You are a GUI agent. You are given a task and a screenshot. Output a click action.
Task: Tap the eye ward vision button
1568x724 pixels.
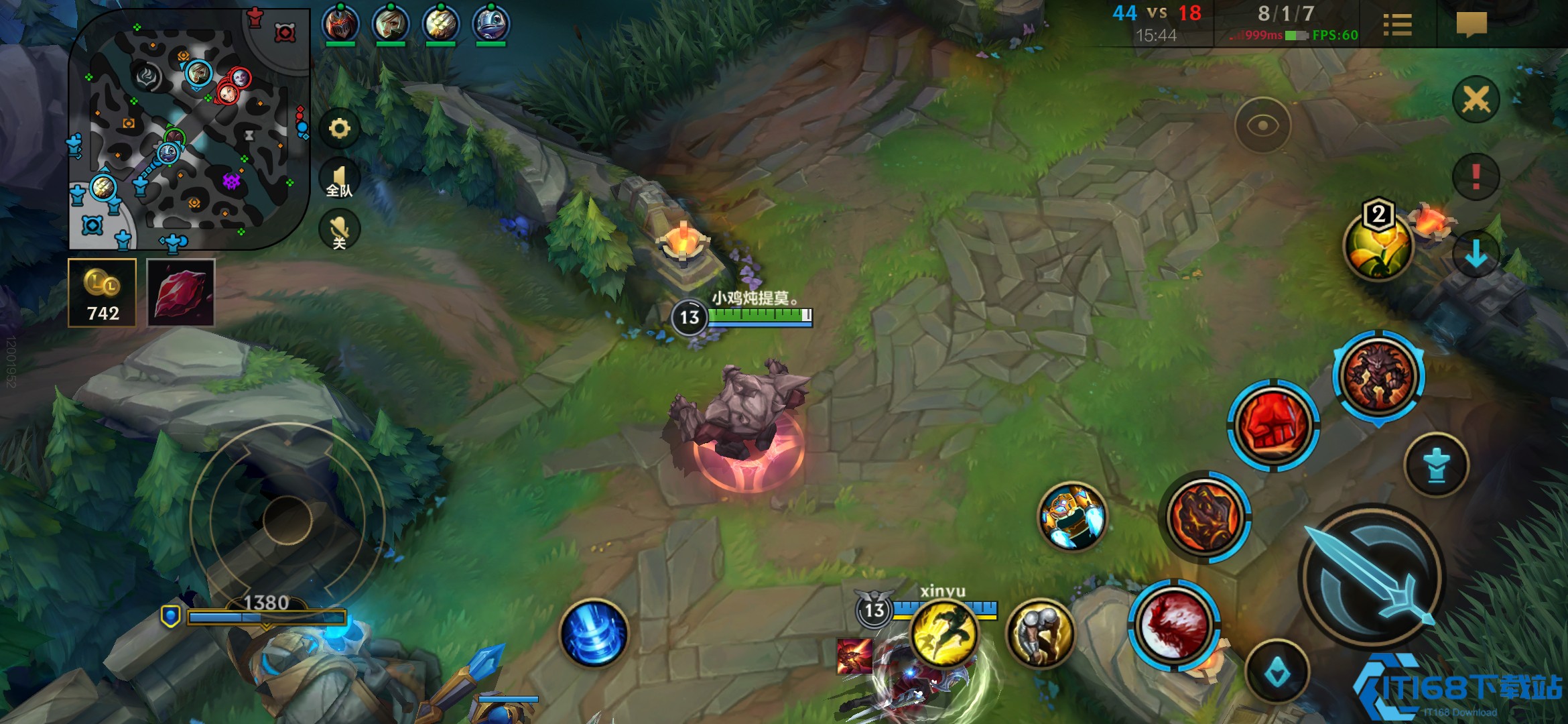click(1262, 126)
